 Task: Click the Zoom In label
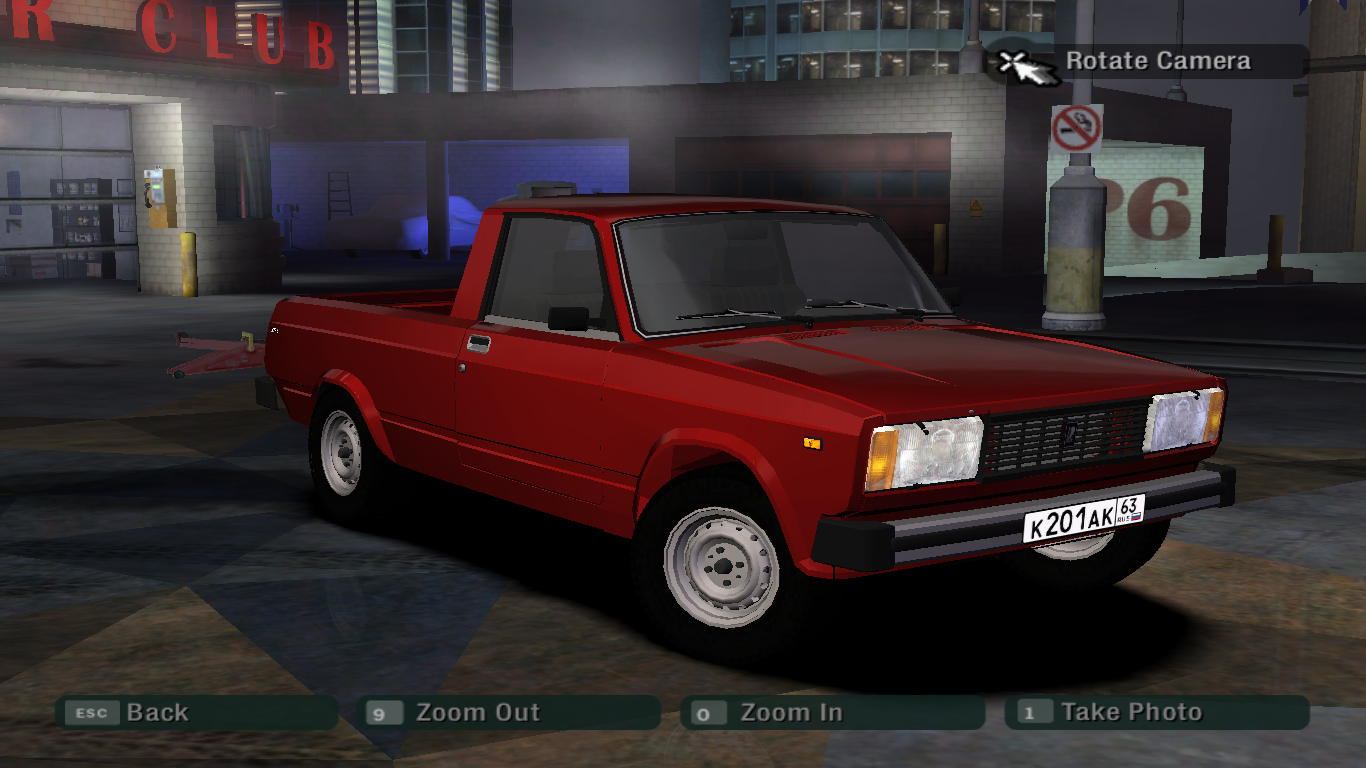click(790, 713)
